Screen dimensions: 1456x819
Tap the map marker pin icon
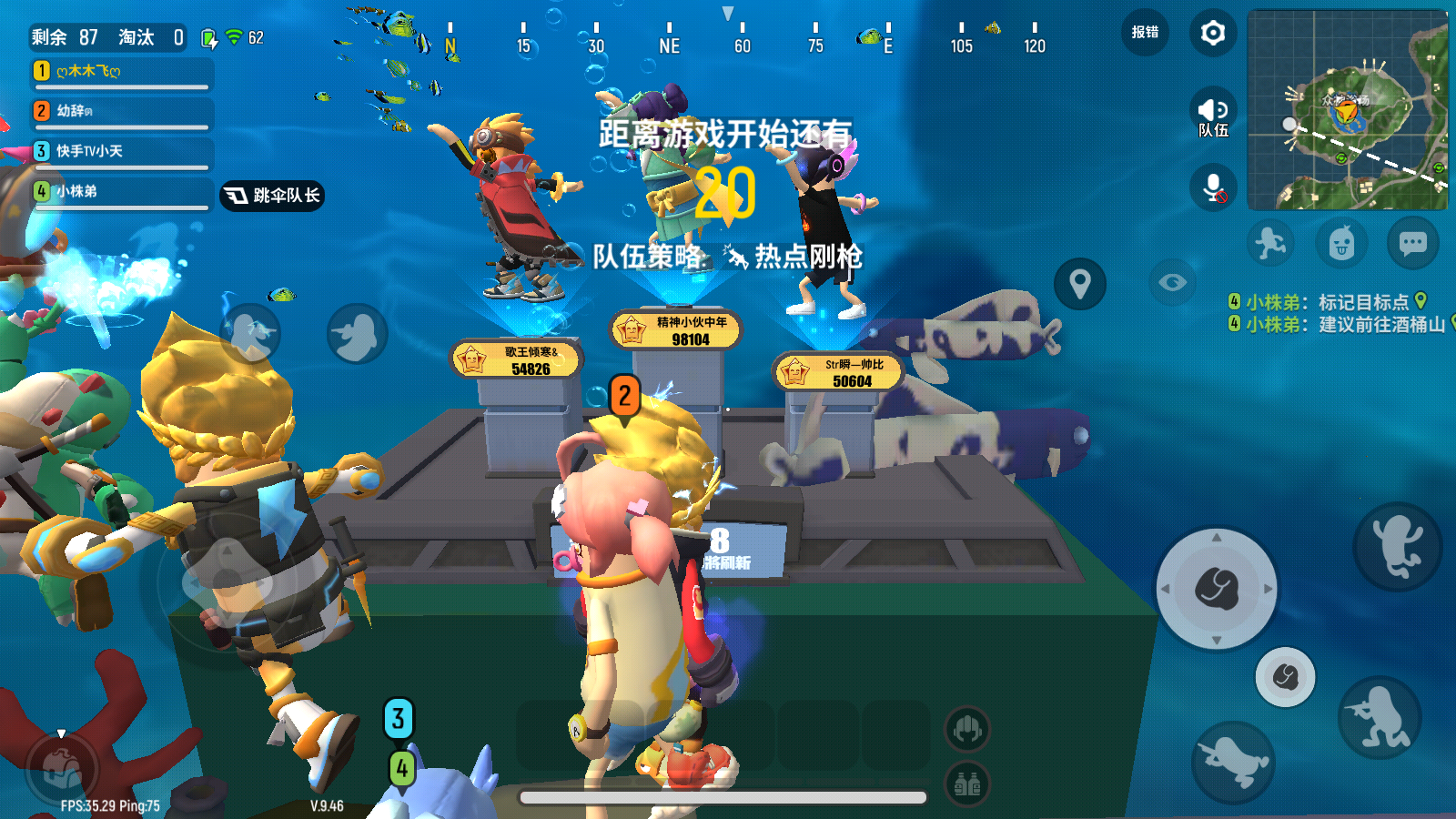coord(1080,283)
